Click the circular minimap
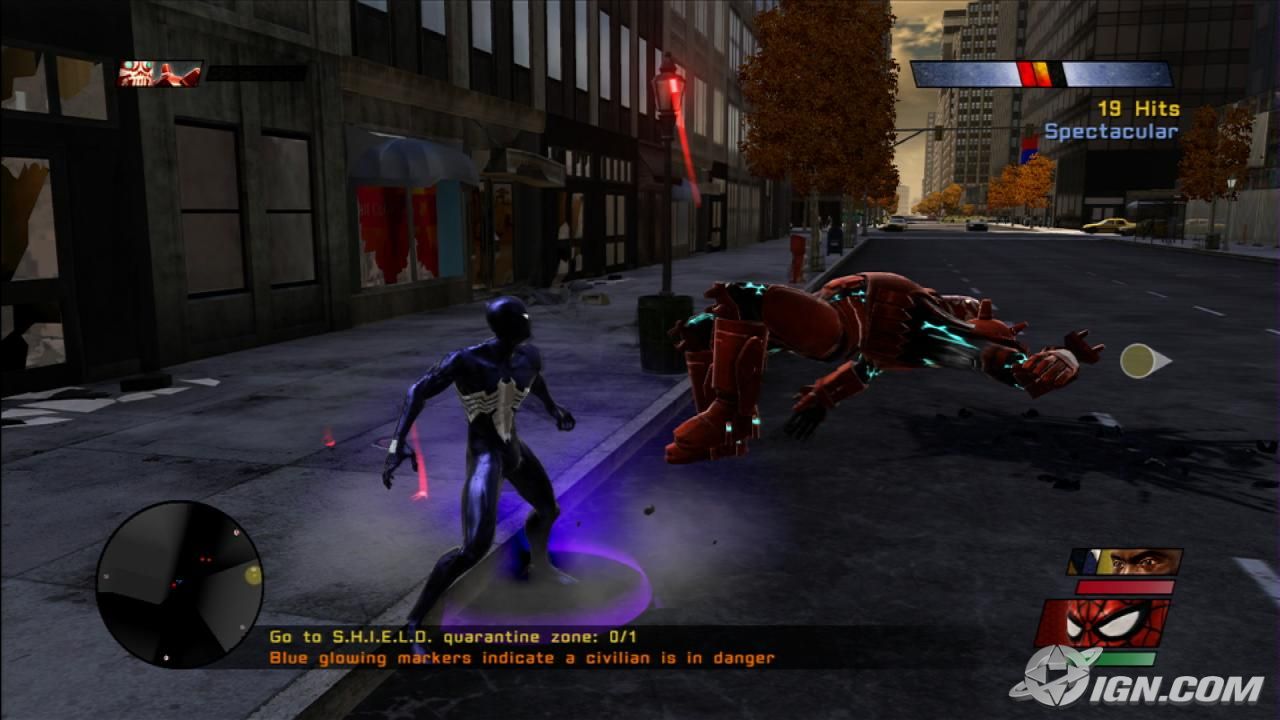Image resolution: width=1280 pixels, height=720 pixels. tap(180, 585)
